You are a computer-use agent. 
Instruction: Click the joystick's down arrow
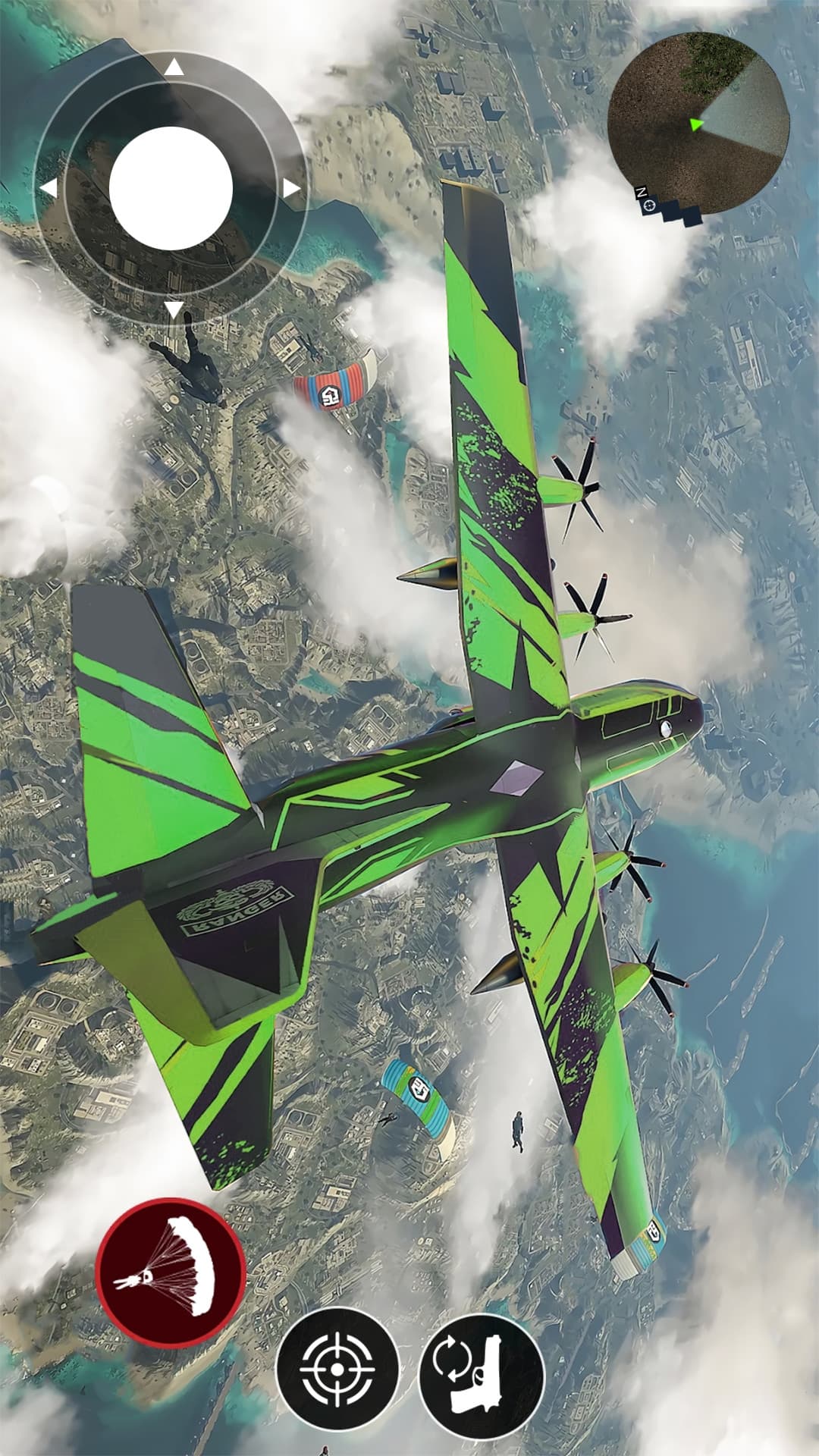coord(174,309)
